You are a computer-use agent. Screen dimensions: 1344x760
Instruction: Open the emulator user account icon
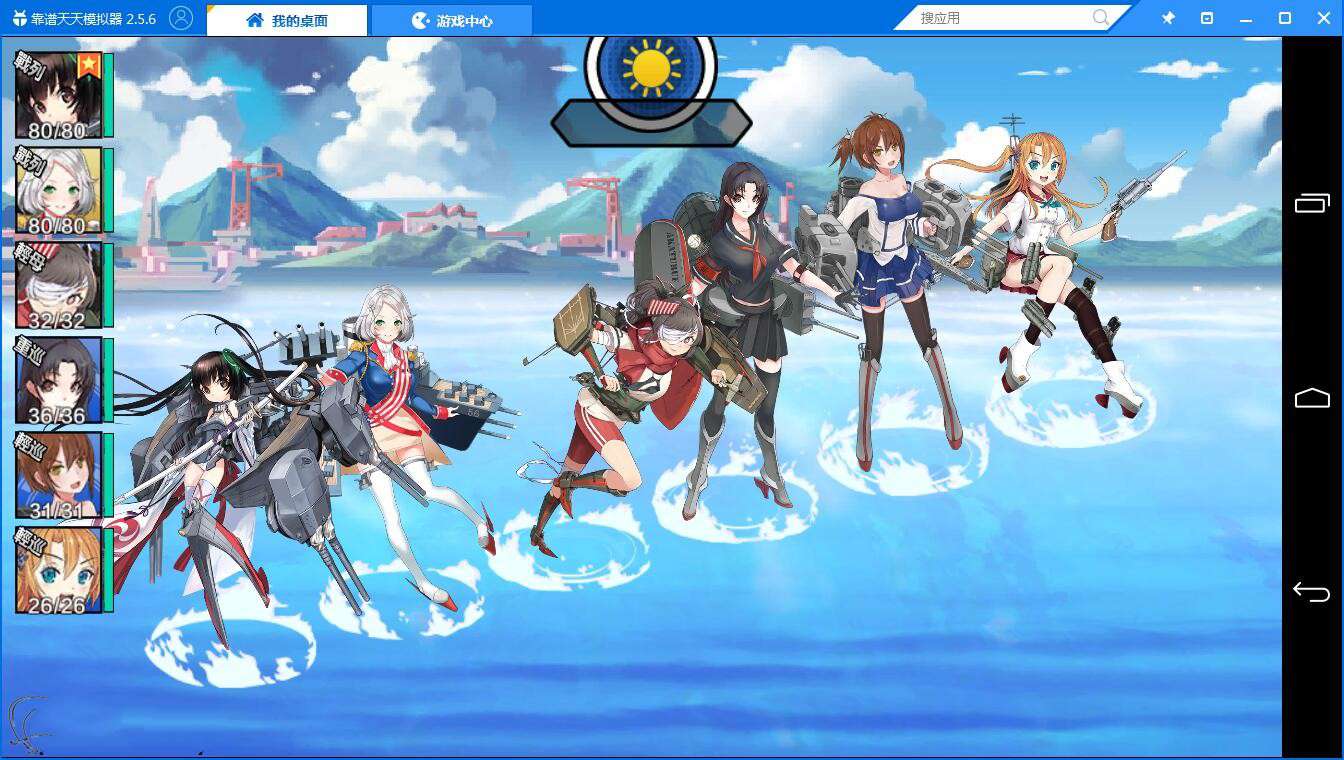pyautogui.click(x=181, y=18)
